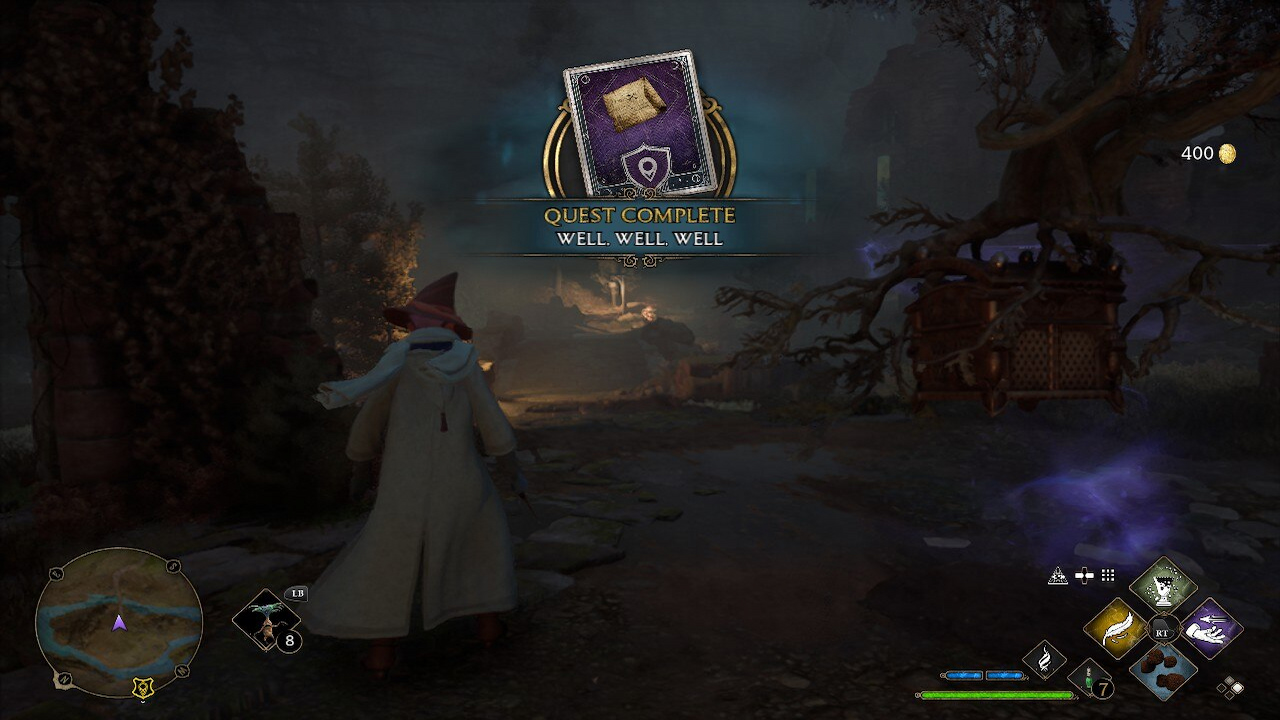
Task: Click the Well, Well, Well quest title
Action: tap(640, 240)
